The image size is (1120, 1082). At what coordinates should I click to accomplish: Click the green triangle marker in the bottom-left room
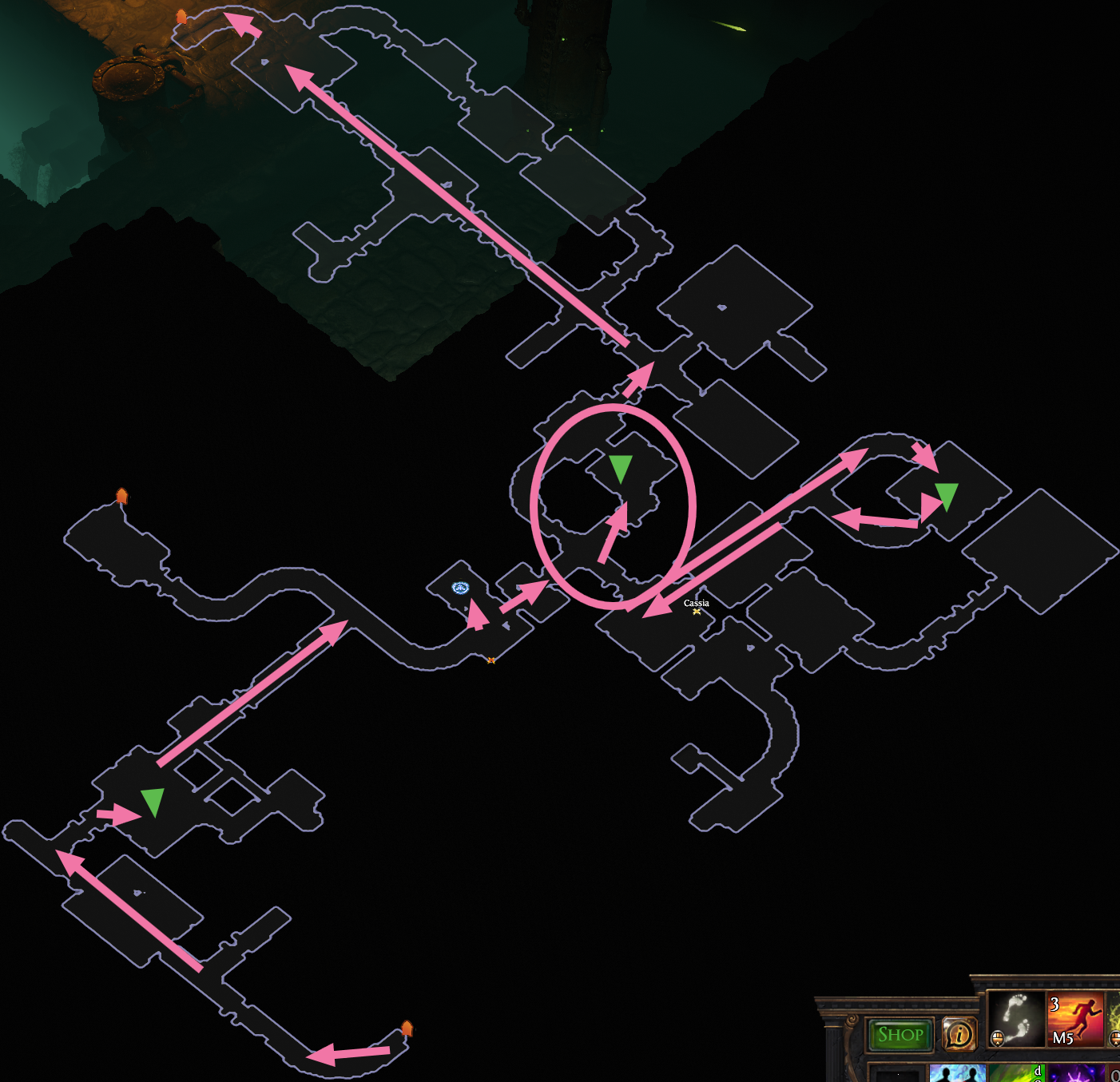click(x=153, y=801)
